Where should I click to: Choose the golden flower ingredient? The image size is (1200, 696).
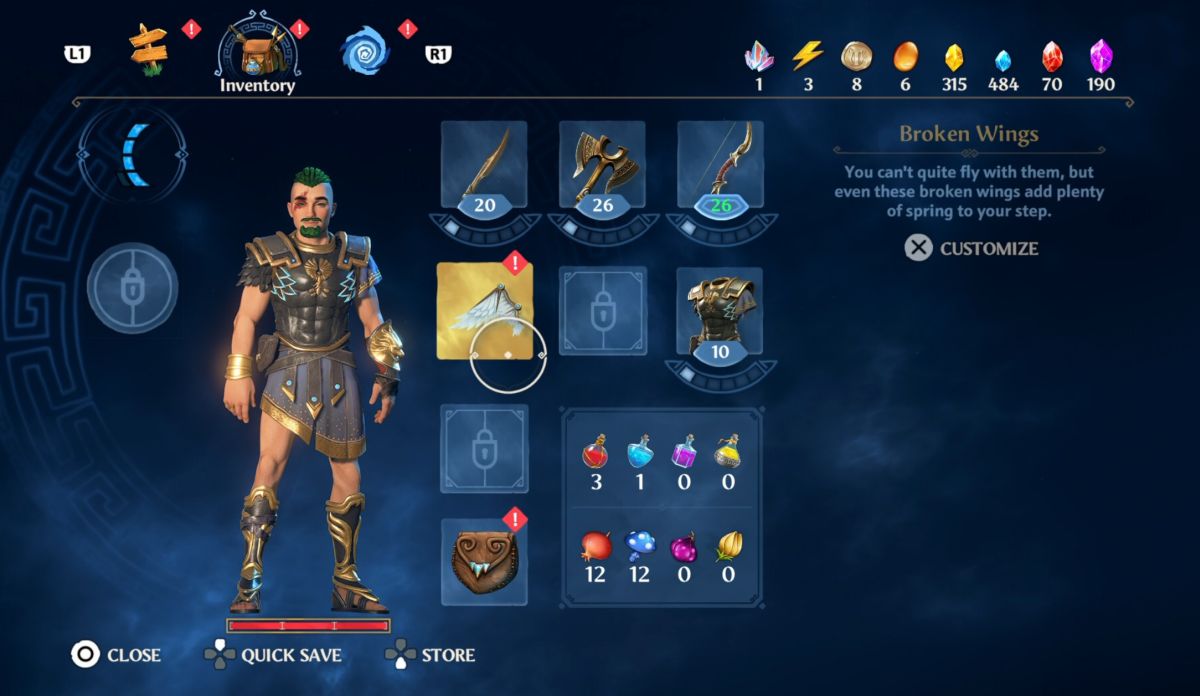click(727, 547)
